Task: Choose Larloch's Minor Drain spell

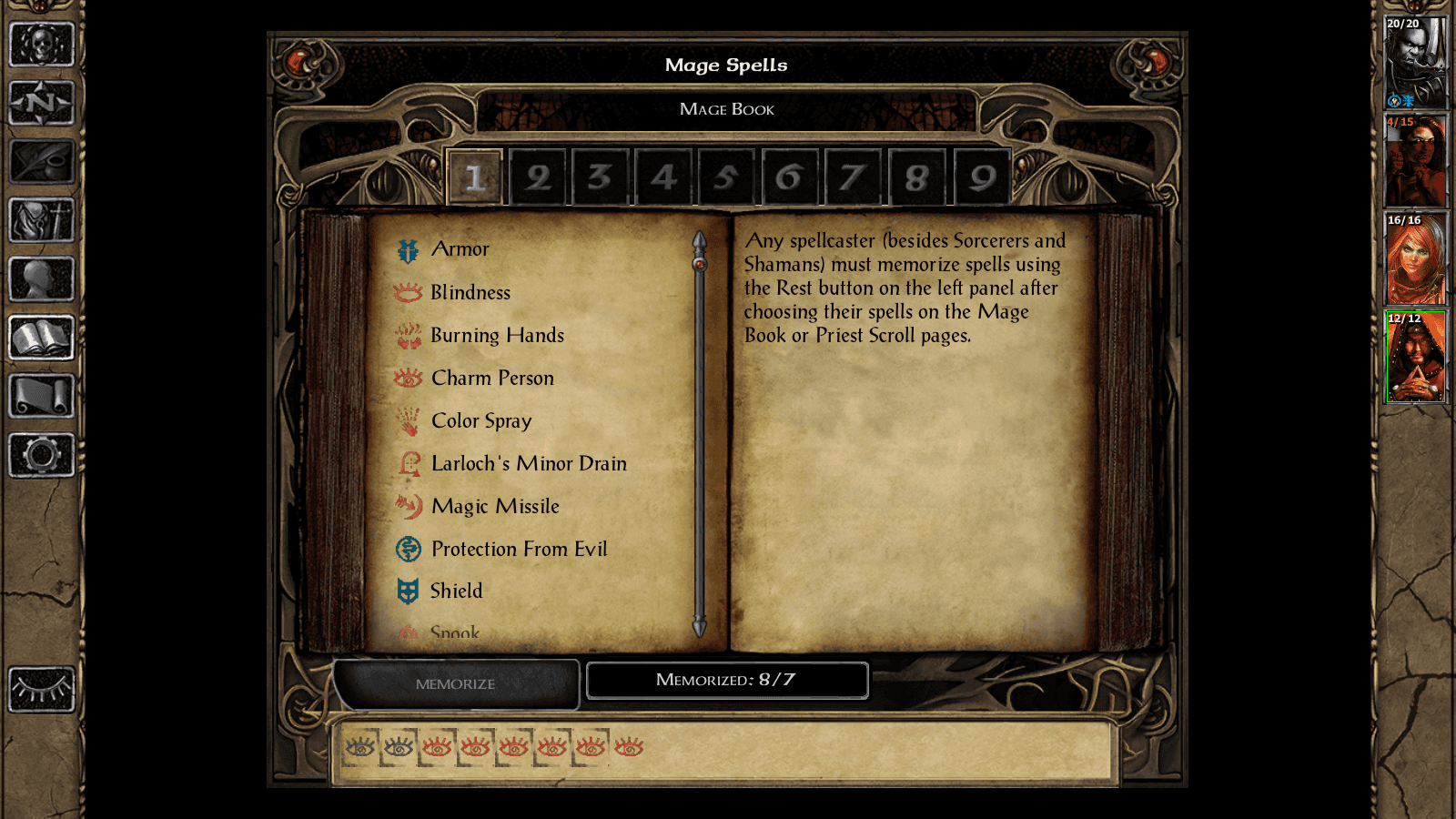Action: click(x=528, y=463)
